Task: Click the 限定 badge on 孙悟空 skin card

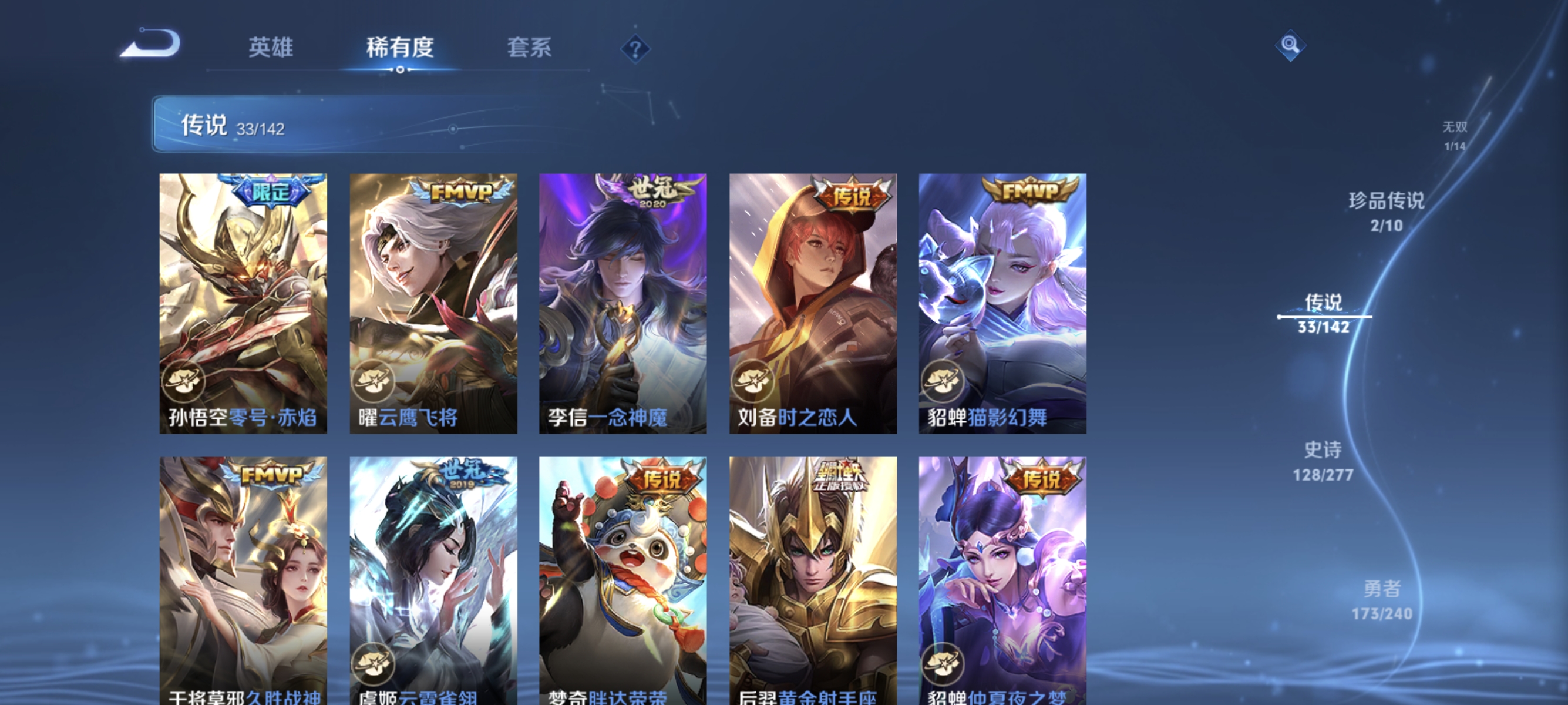Action: tap(271, 192)
